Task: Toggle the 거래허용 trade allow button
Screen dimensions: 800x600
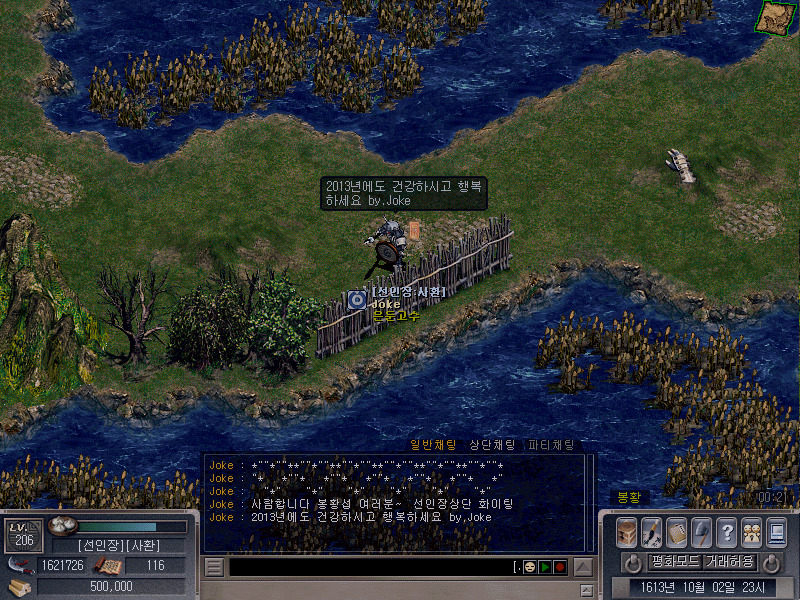Action: [x=730, y=561]
